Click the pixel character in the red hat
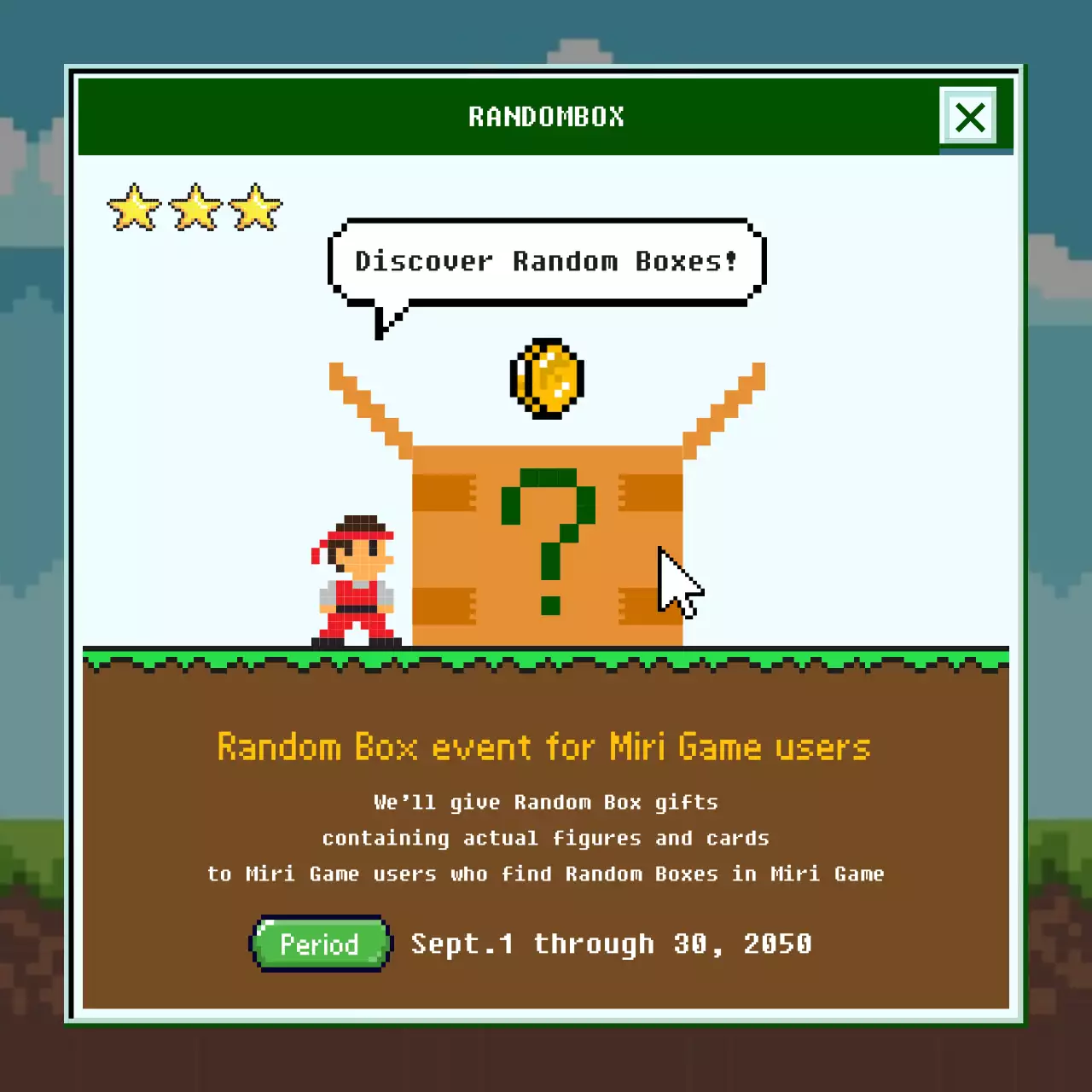This screenshot has height=1092, width=1092. (354, 580)
